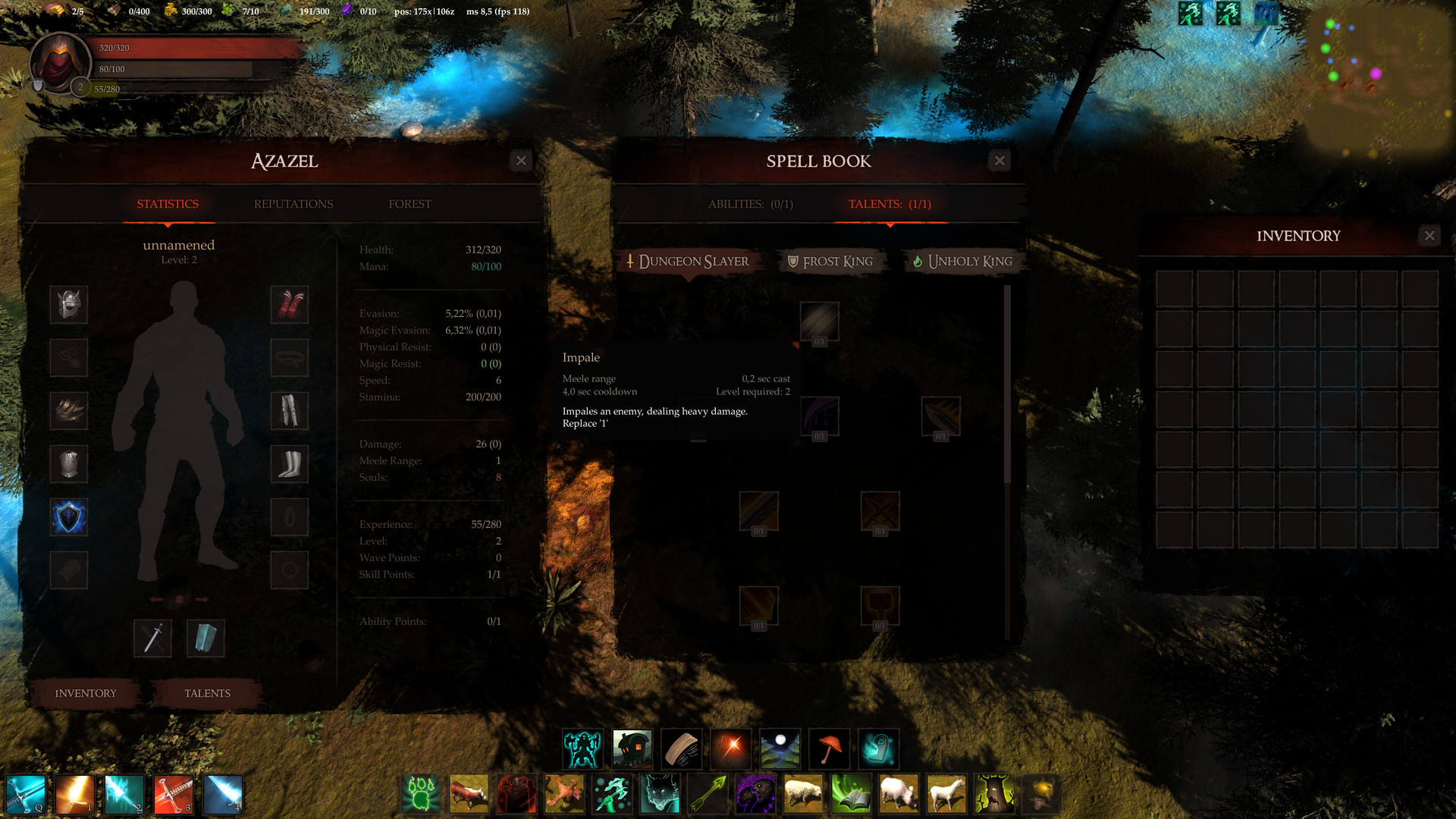Image resolution: width=1456 pixels, height=819 pixels.
Task: Select the treant summon icon on hotbar
Action: coord(994,794)
